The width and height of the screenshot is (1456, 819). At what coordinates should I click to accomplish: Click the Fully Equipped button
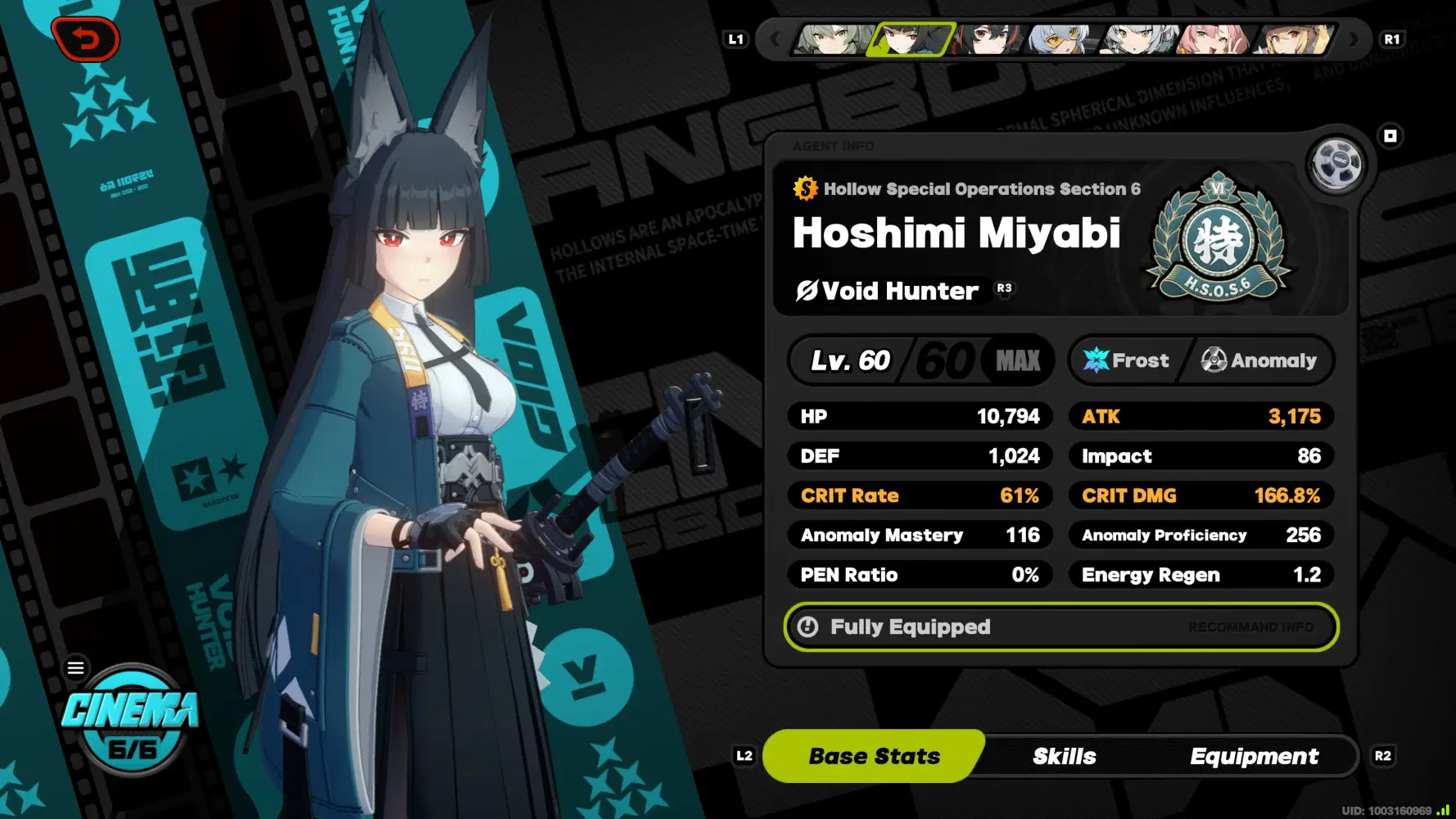pos(911,627)
